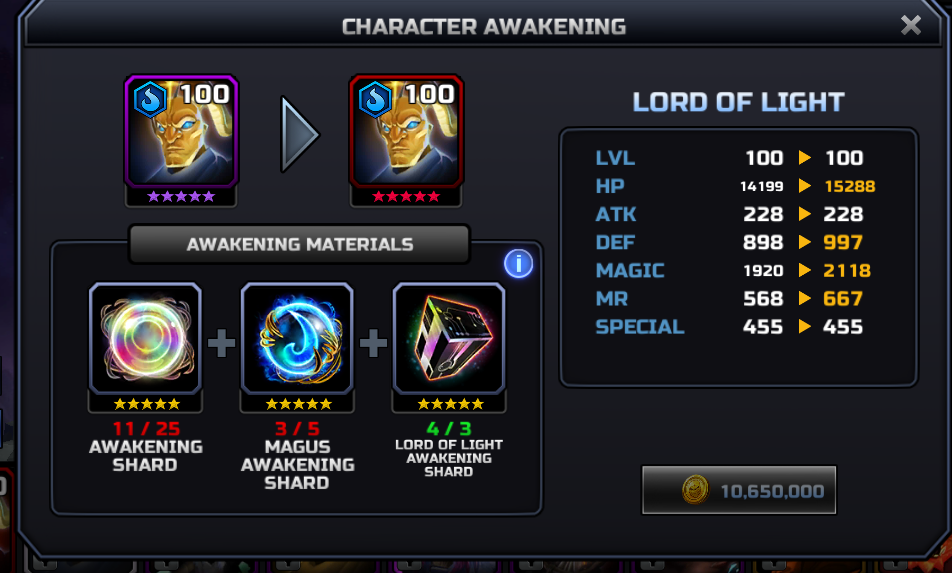The height and width of the screenshot is (573, 952).
Task: Select the rainbow Awakening Shard material
Action: point(145,338)
